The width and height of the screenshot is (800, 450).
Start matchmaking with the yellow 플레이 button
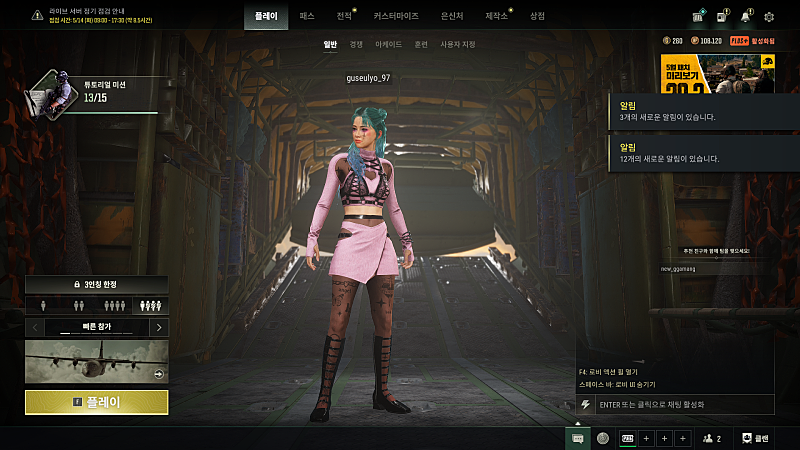pyautogui.click(x=97, y=402)
